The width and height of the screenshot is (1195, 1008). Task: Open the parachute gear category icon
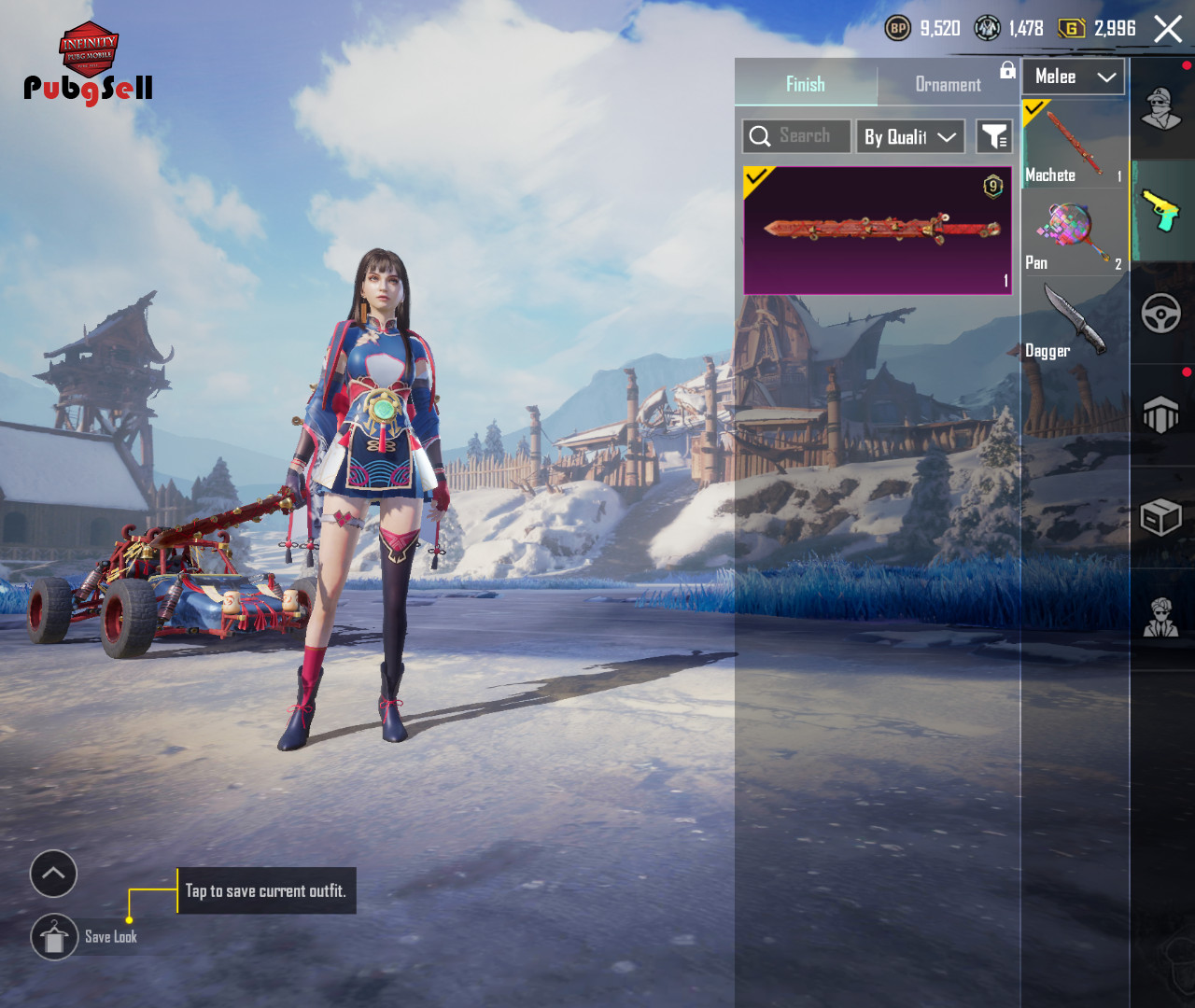pyautogui.click(x=1161, y=414)
